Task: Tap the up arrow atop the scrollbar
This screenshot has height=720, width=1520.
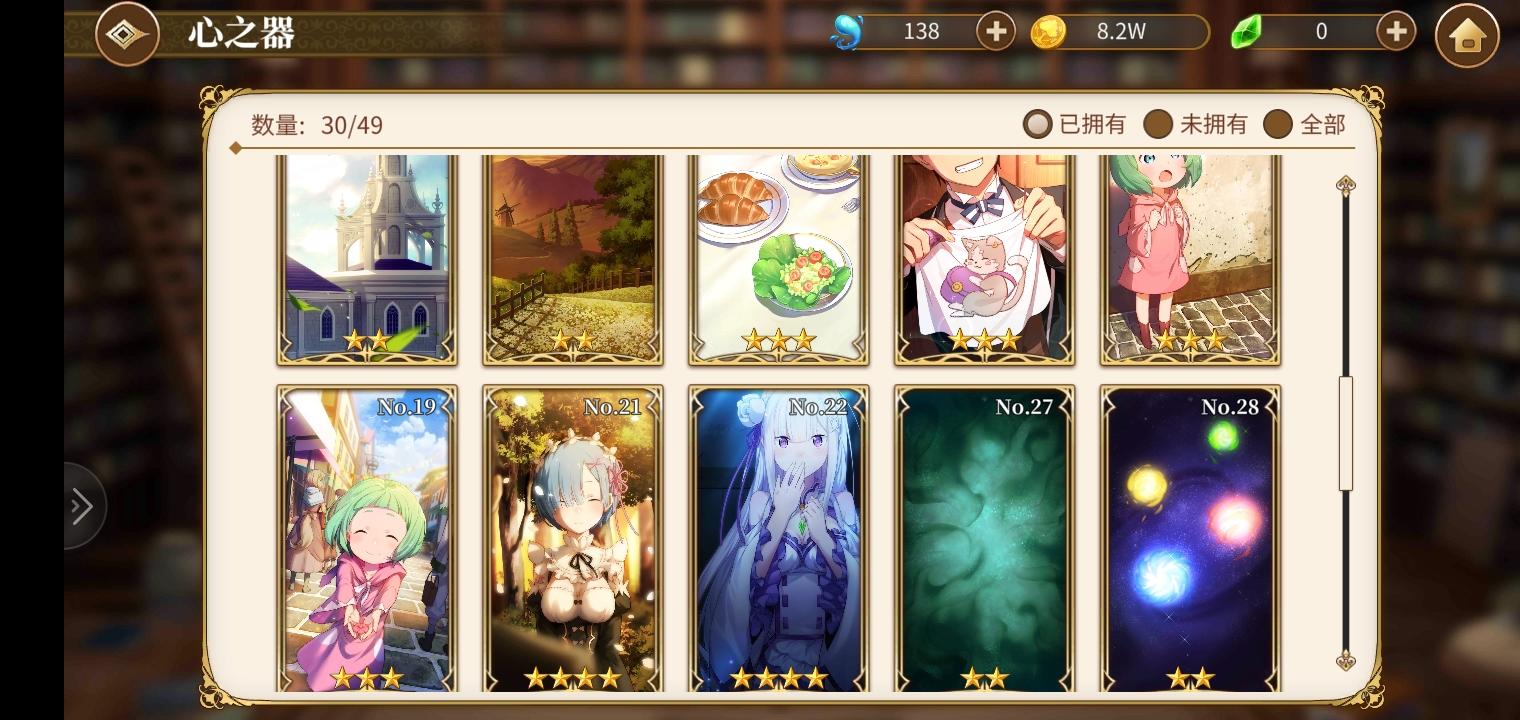Action: [x=1345, y=184]
